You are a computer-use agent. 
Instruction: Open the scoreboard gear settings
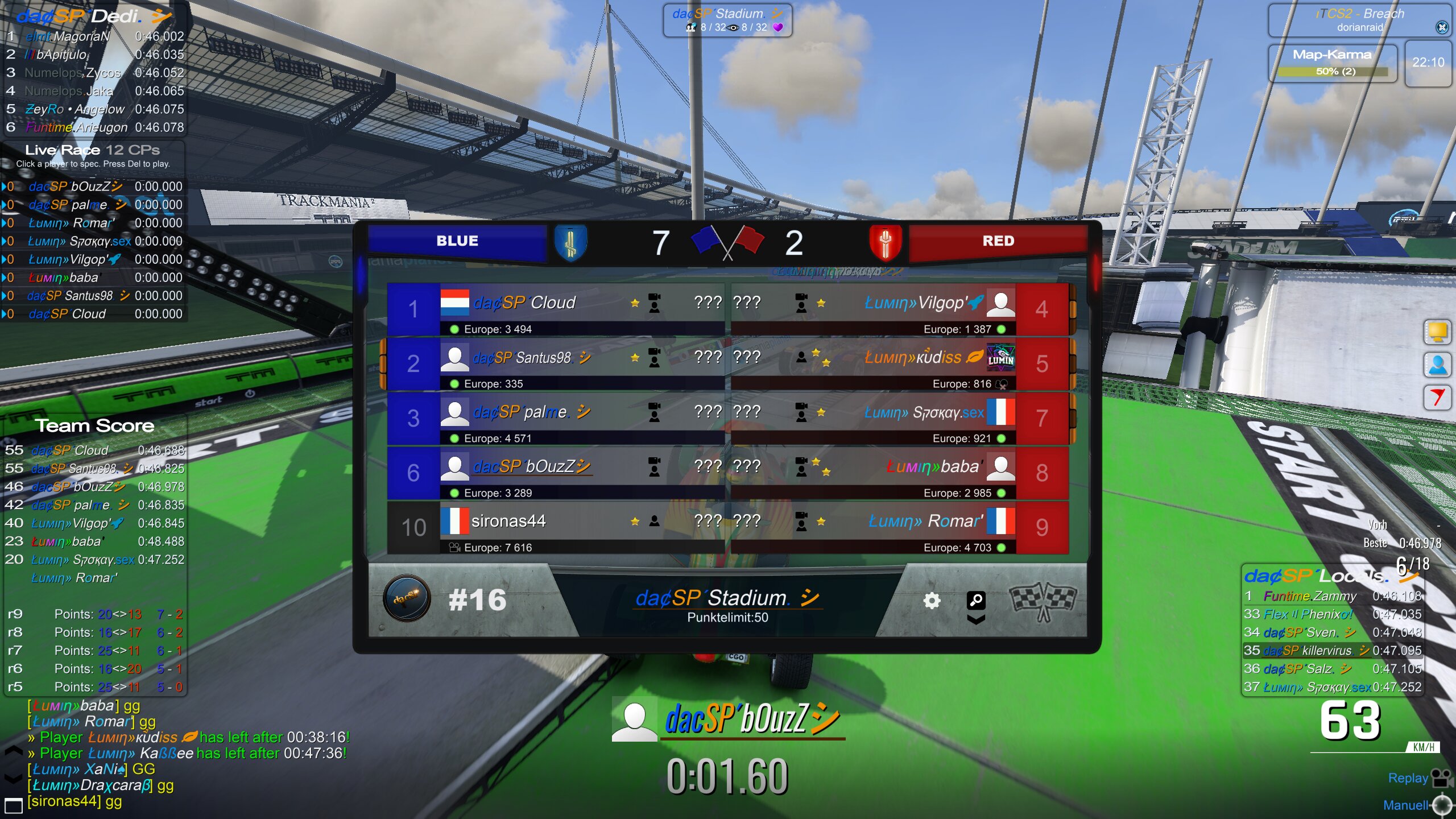[932, 601]
